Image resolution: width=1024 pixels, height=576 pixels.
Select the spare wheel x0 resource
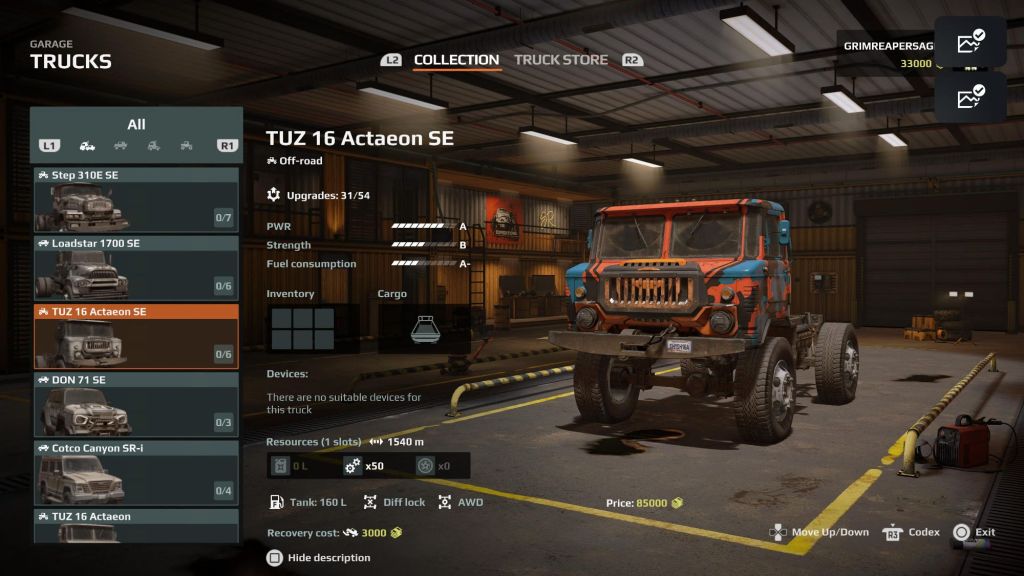click(435, 466)
